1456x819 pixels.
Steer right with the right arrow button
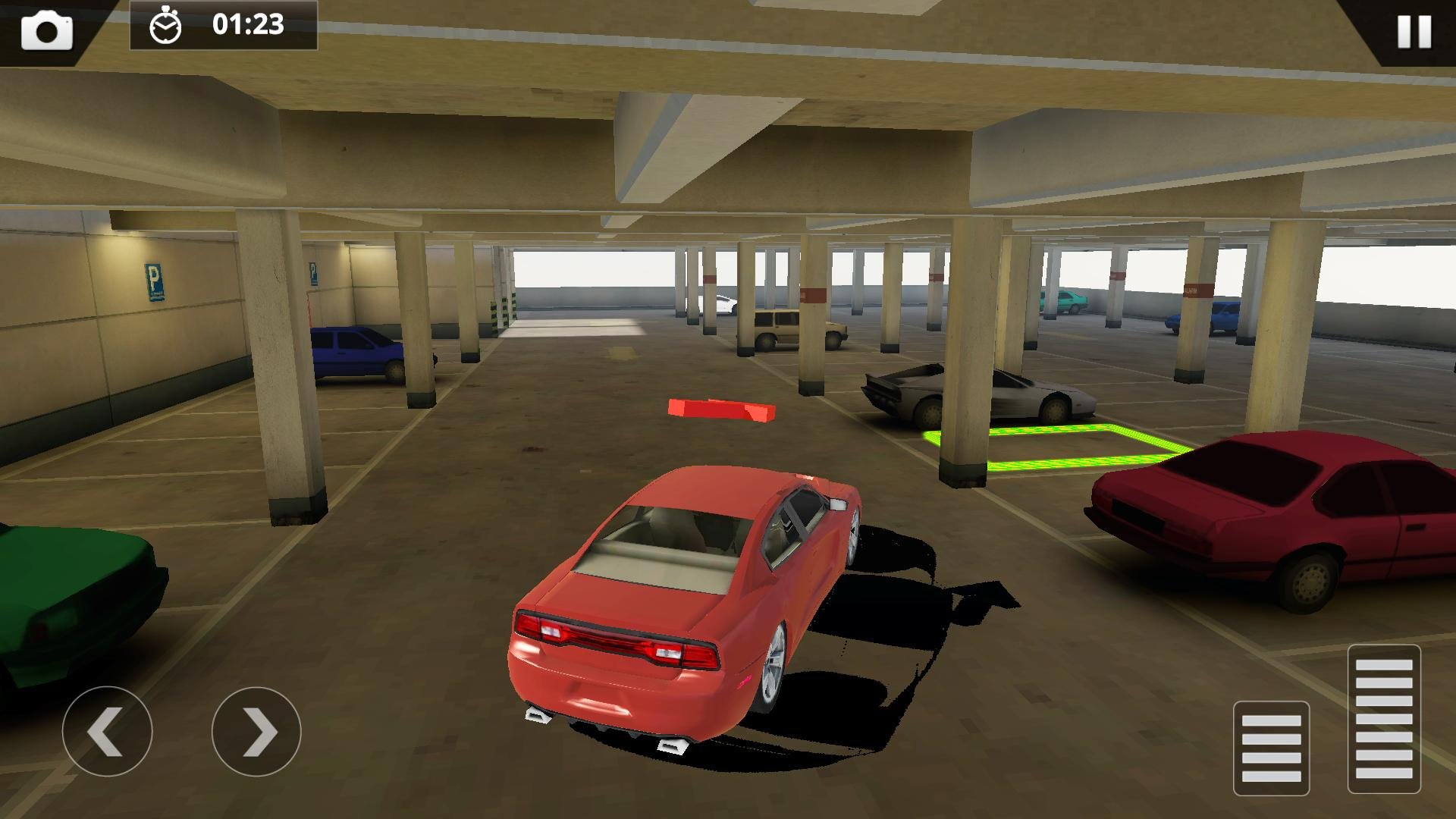256,732
